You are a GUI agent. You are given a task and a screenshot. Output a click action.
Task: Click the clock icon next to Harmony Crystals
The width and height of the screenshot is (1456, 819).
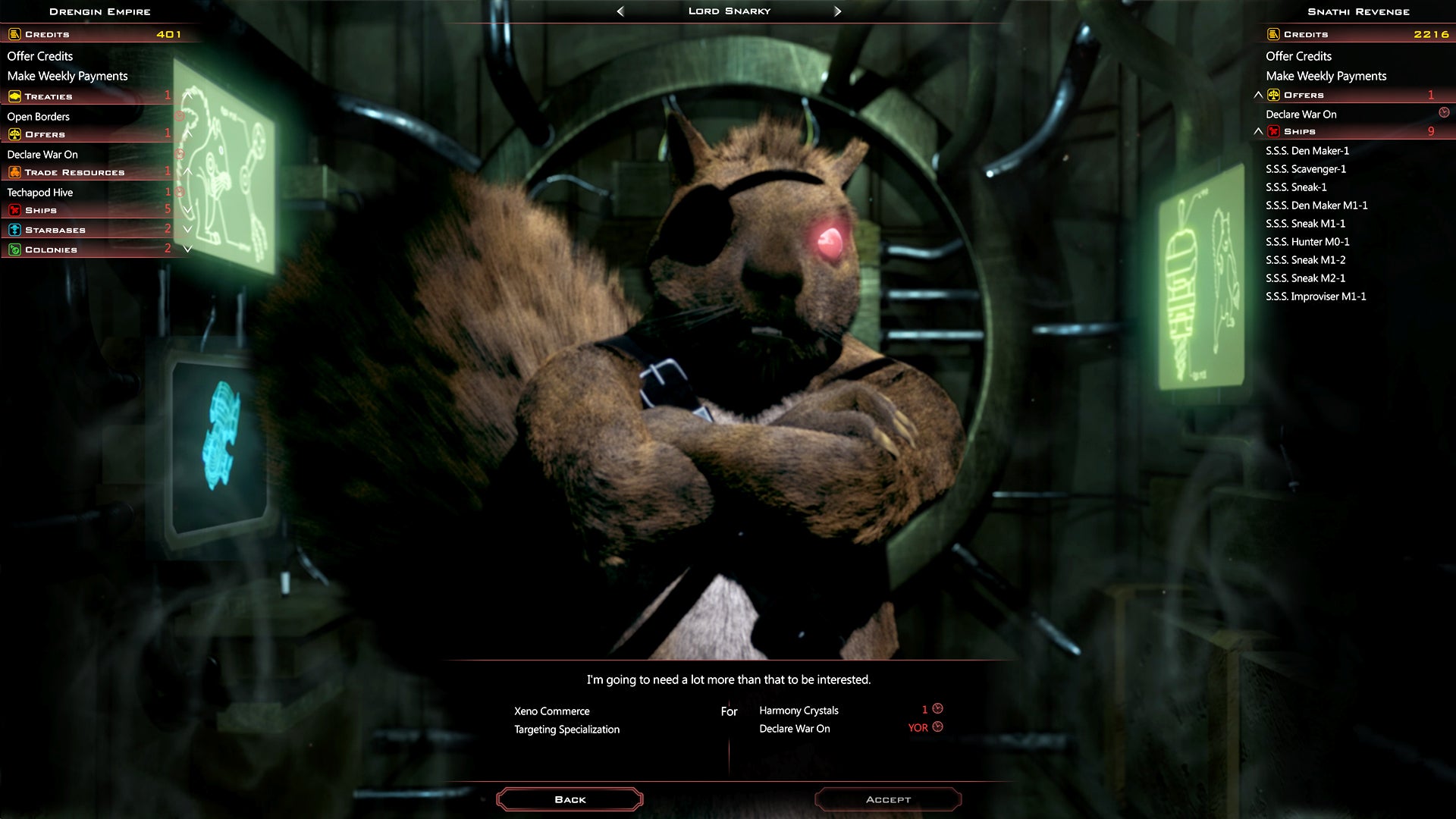[938, 709]
